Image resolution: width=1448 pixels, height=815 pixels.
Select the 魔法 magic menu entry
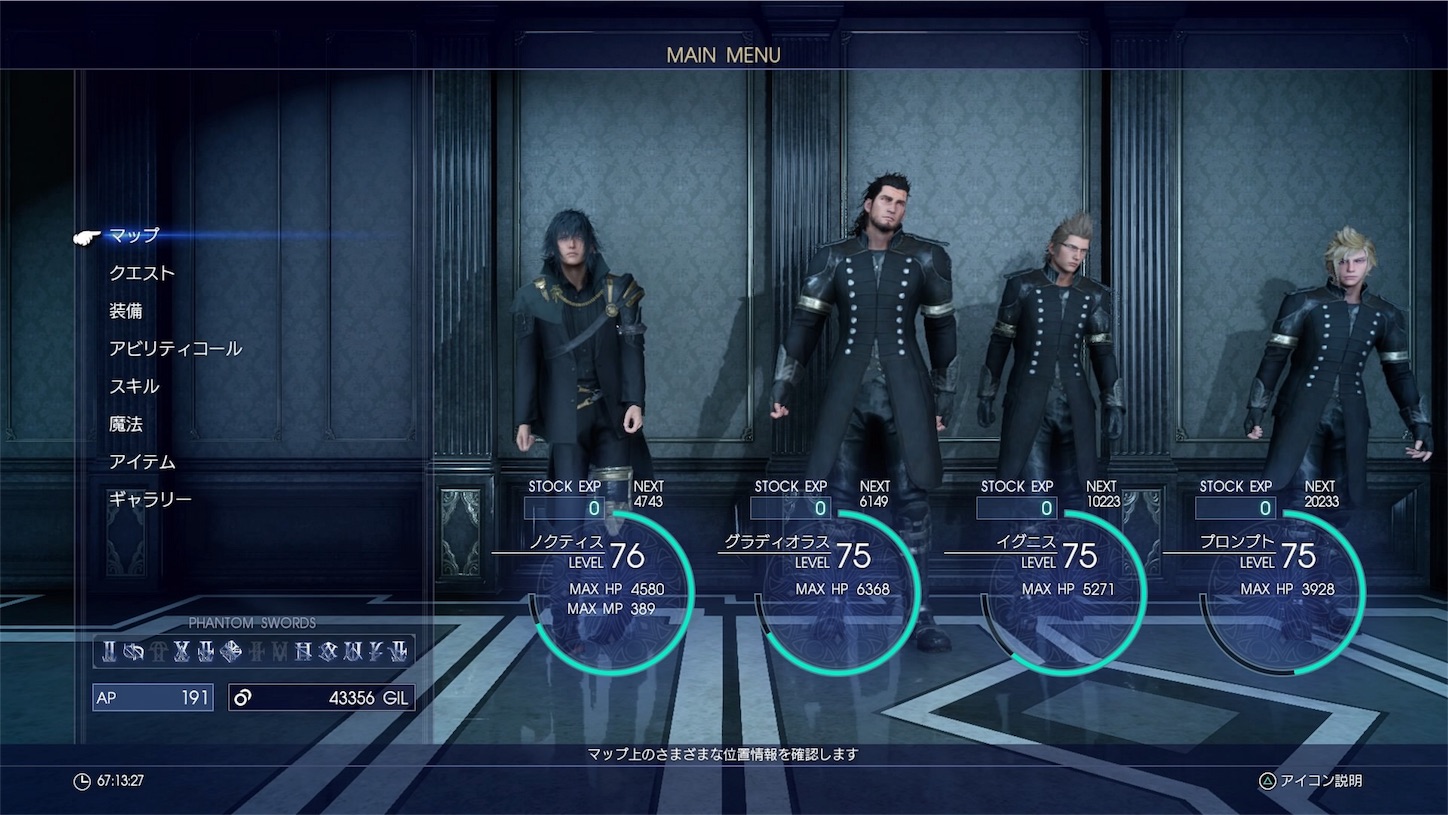coord(125,424)
